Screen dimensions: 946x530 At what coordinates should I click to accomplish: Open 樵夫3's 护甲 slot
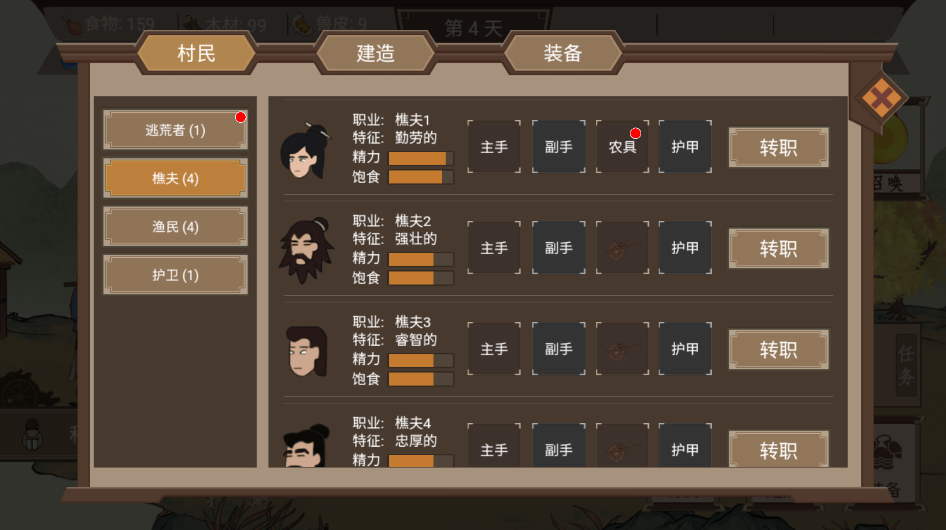[x=685, y=349]
